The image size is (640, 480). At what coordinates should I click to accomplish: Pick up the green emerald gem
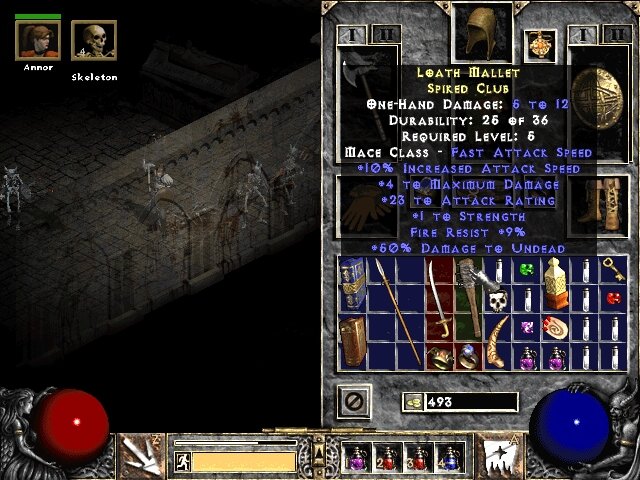click(526, 269)
